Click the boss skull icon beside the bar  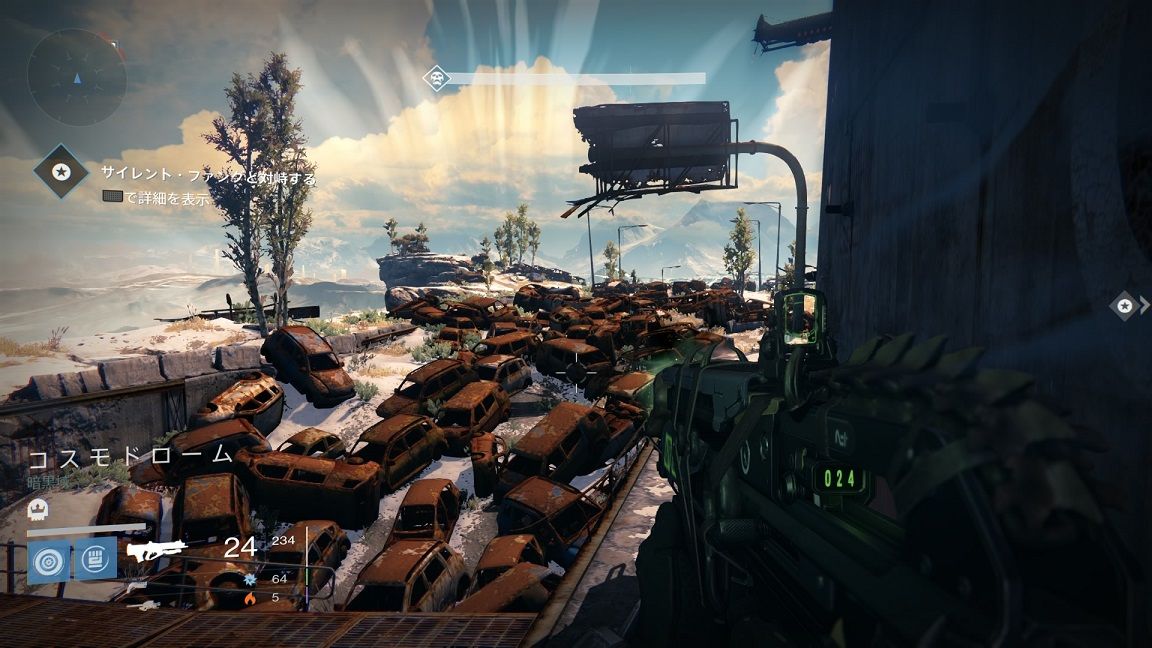click(436, 78)
